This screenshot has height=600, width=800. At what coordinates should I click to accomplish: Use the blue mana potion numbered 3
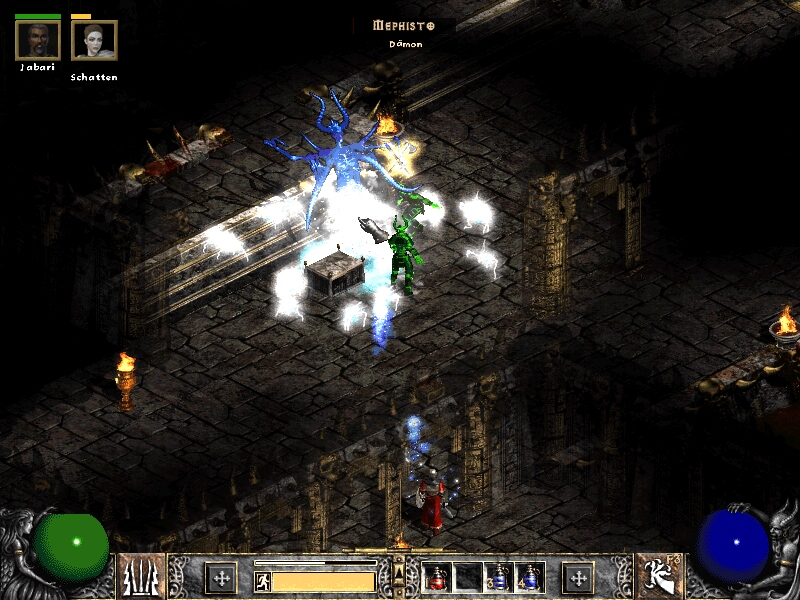click(499, 577)
